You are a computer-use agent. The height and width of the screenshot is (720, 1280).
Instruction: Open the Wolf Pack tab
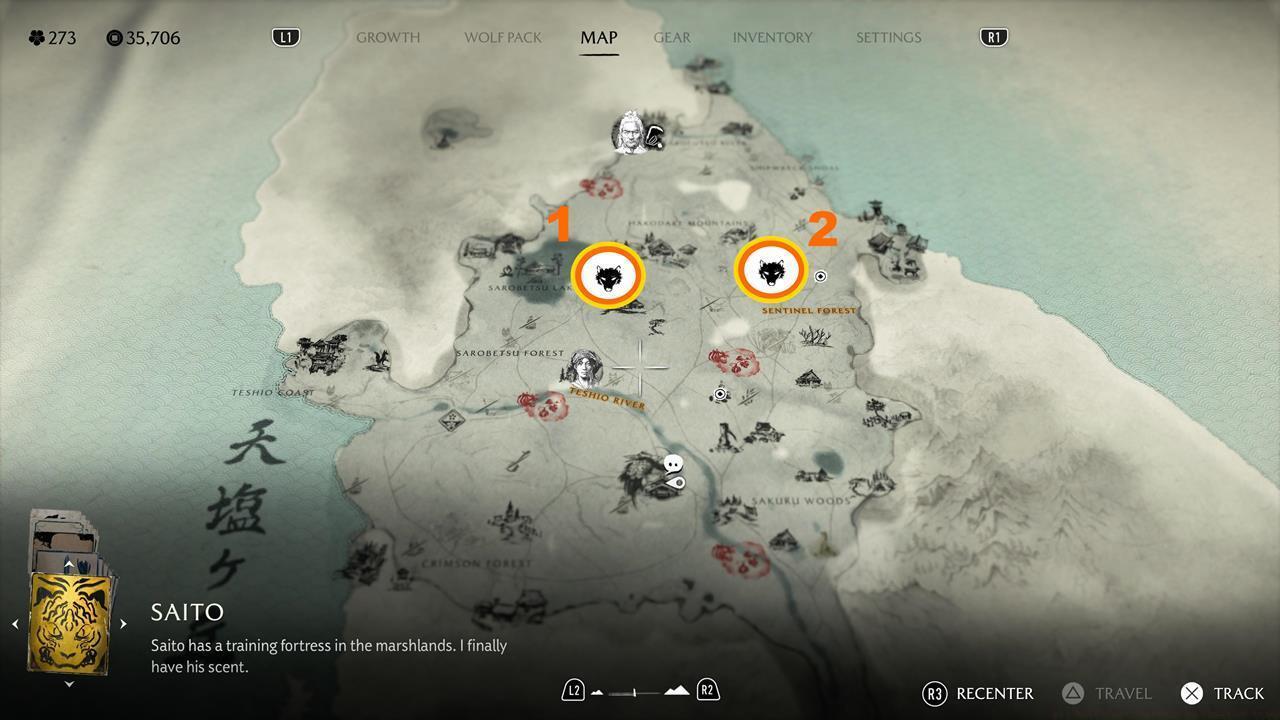click(502, 37)
